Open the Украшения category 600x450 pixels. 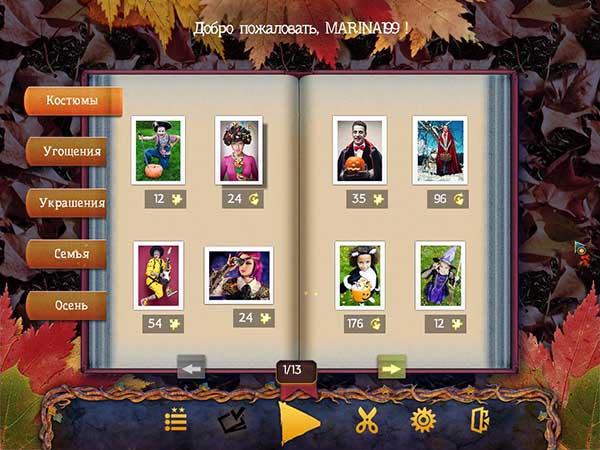click(74, 202)
